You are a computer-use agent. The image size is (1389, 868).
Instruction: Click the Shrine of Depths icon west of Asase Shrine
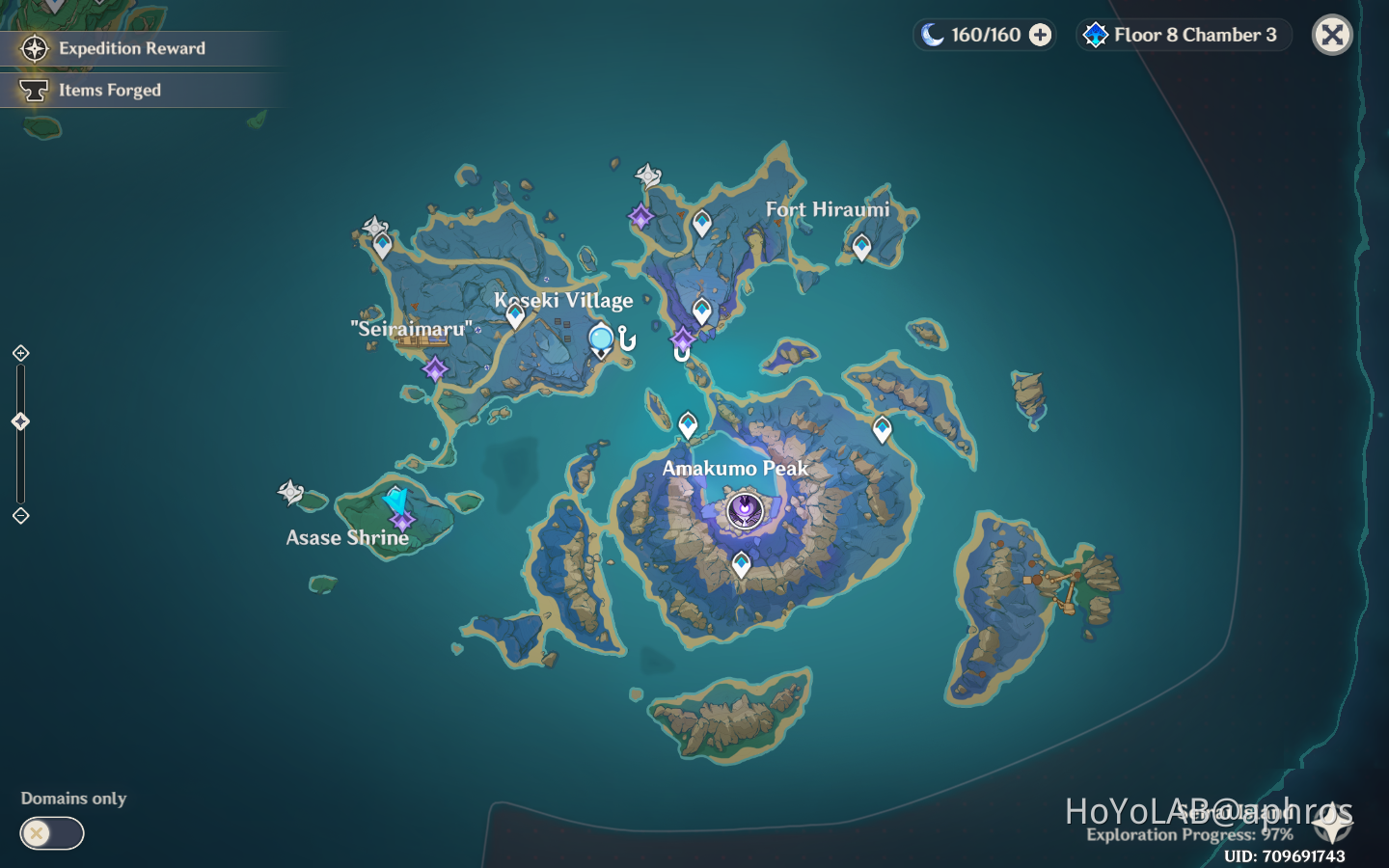(x=291, y=493)
